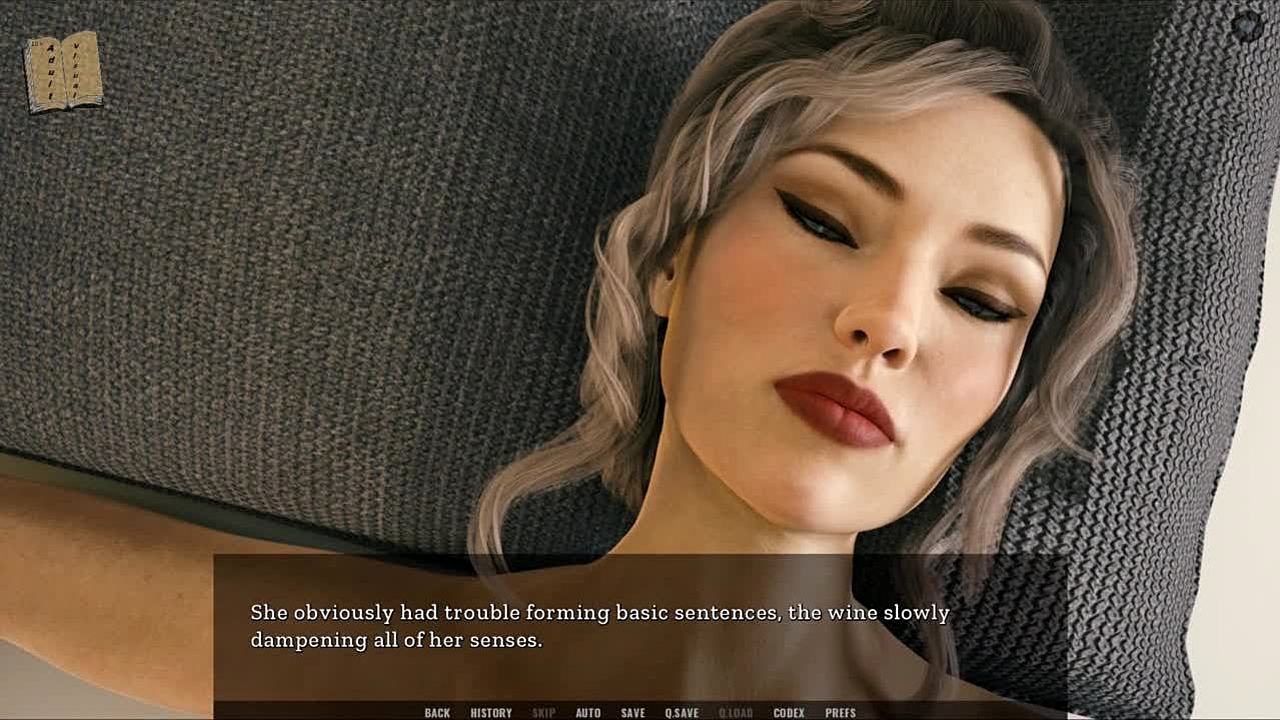The height and width of the screenshot is (720, 1280).
Task: Open the PREFS settings menu
Action: (840, 713)
